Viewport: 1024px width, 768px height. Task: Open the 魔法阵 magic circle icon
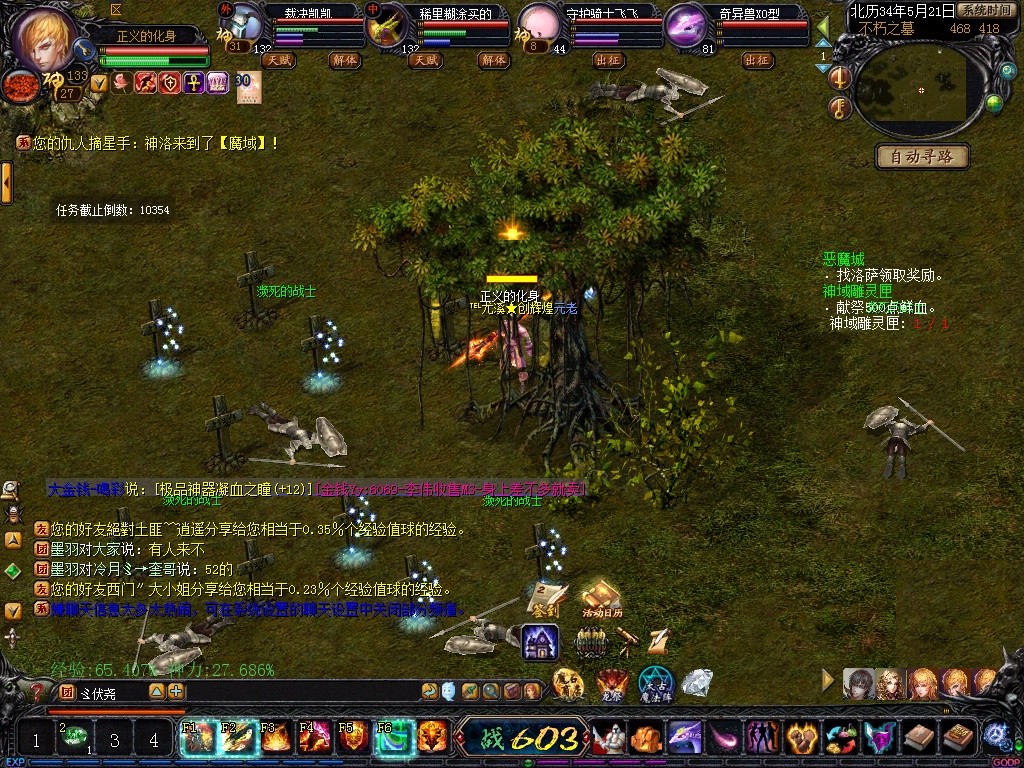(656, 683)
